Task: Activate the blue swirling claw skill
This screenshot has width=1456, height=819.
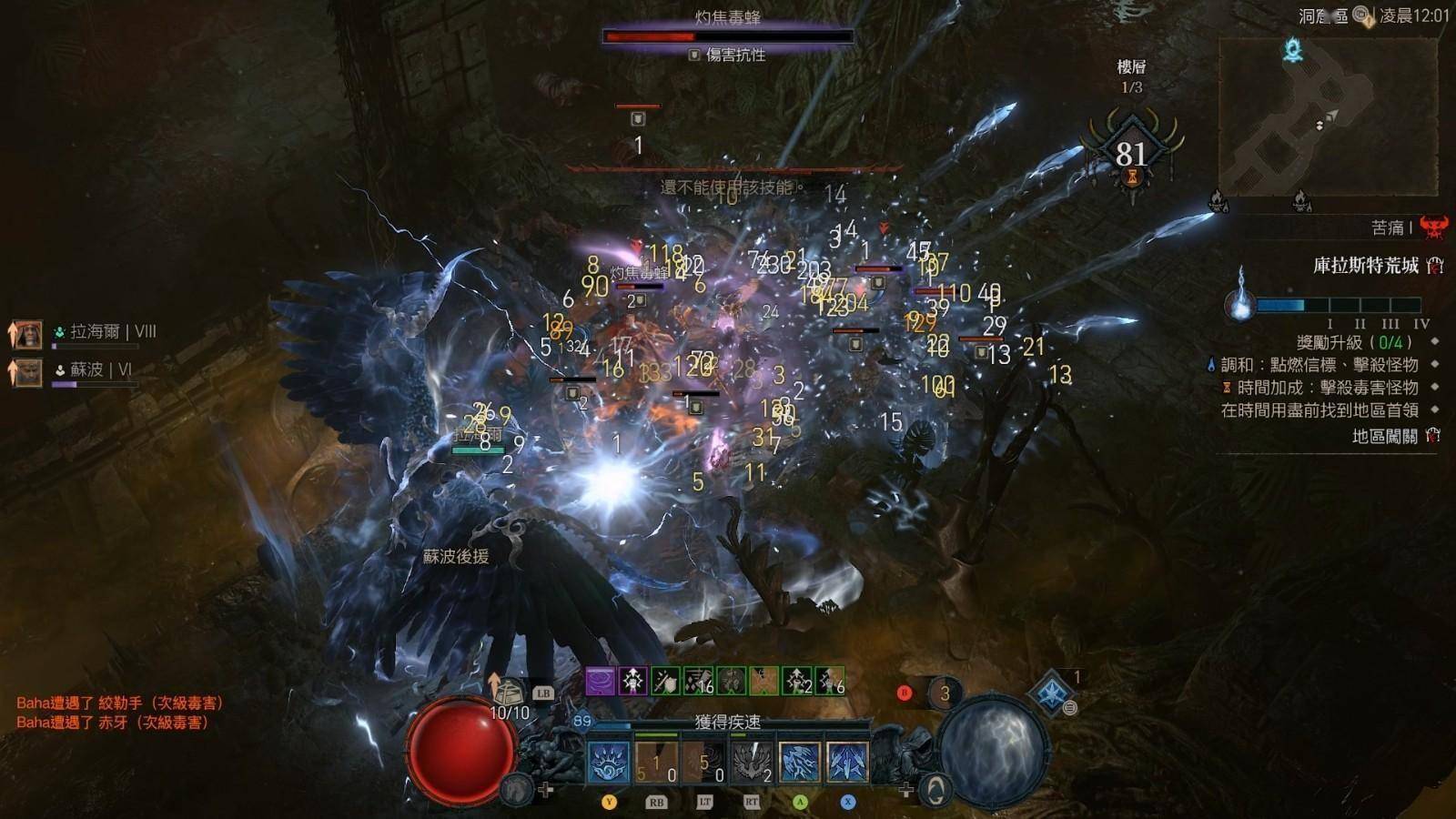Action: (x=608, y=763)
